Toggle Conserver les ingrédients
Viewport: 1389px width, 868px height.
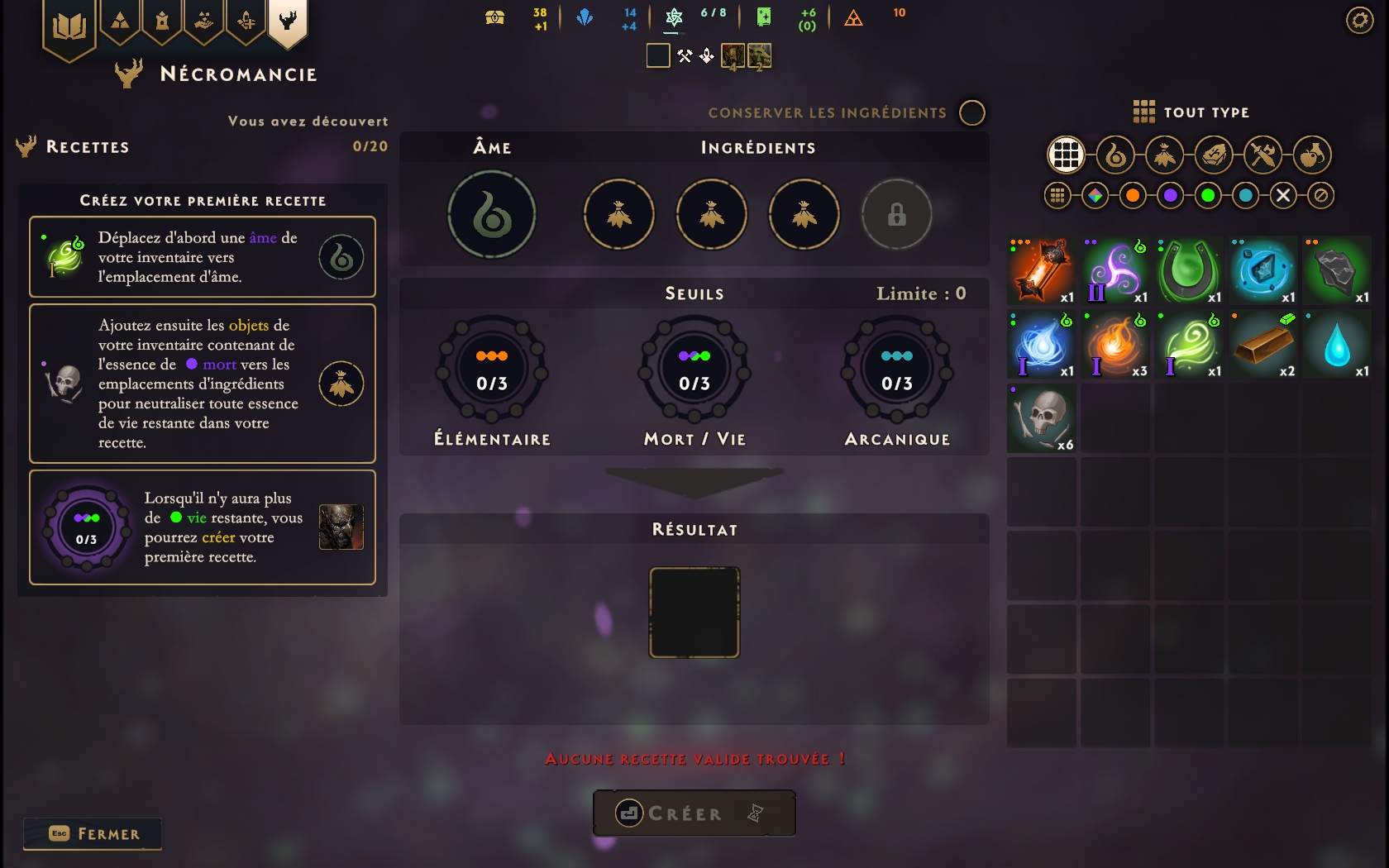[972, 112]
